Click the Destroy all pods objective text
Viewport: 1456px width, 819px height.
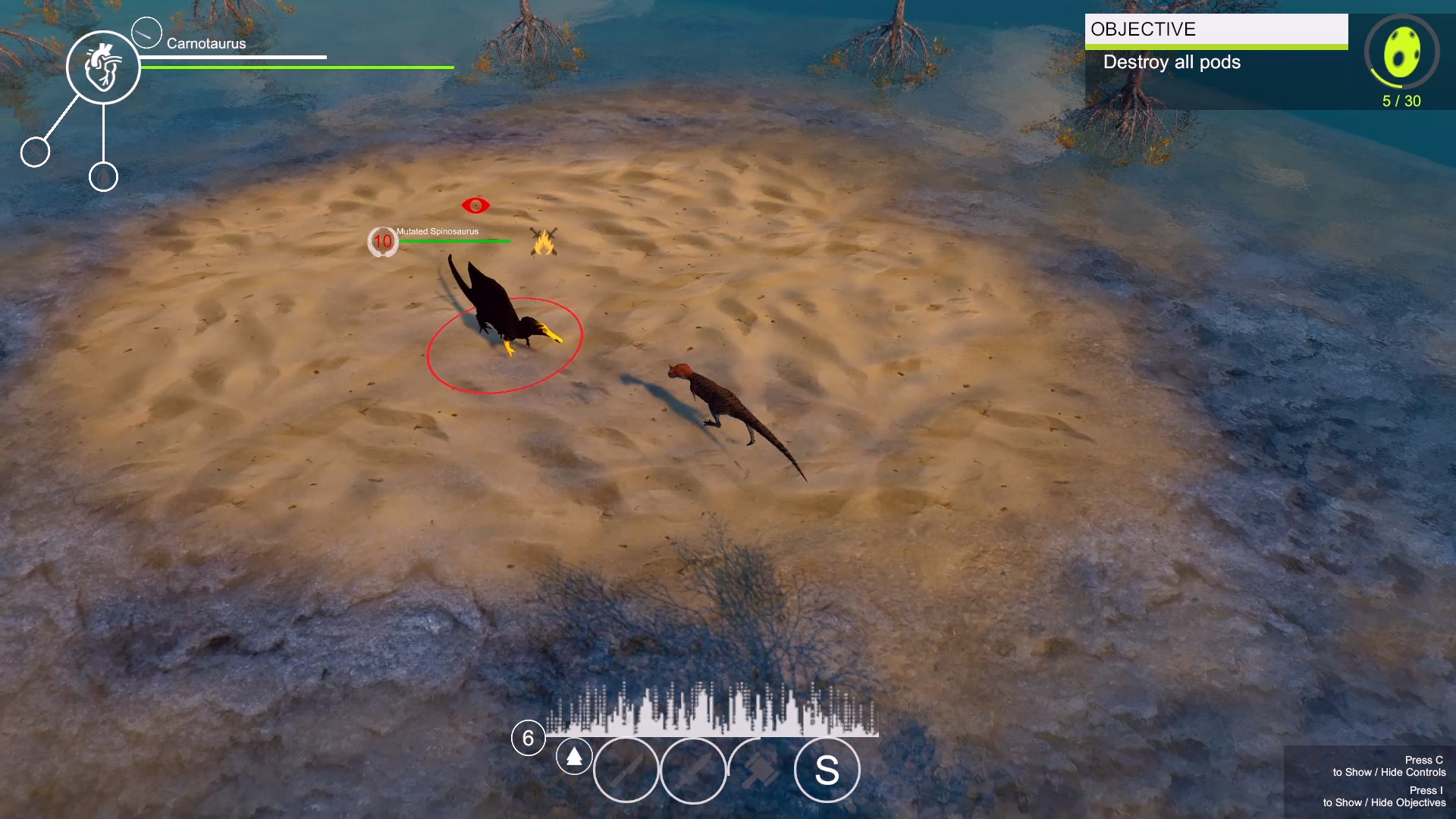click(x=1172, y=63)
